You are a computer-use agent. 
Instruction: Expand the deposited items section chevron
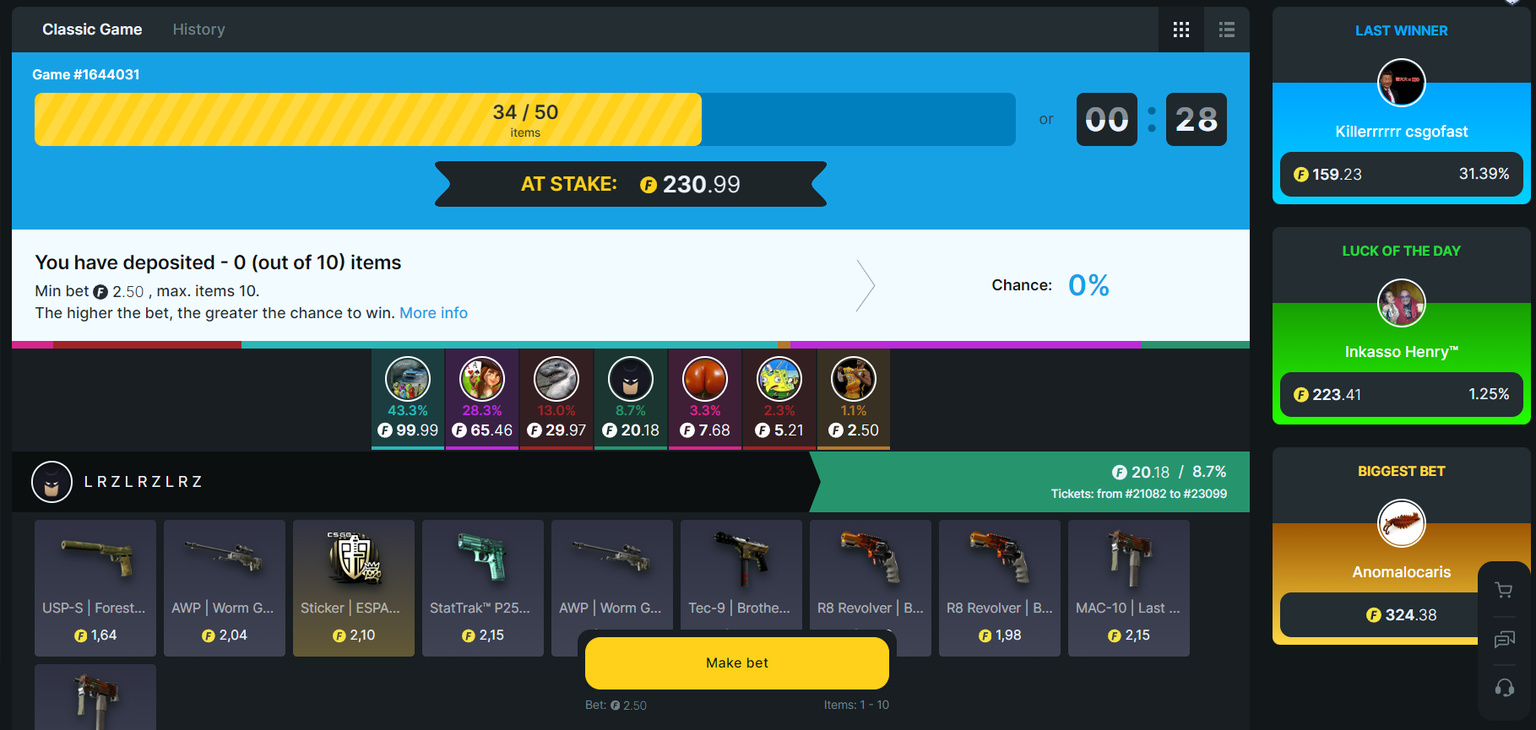click(866, 285)
